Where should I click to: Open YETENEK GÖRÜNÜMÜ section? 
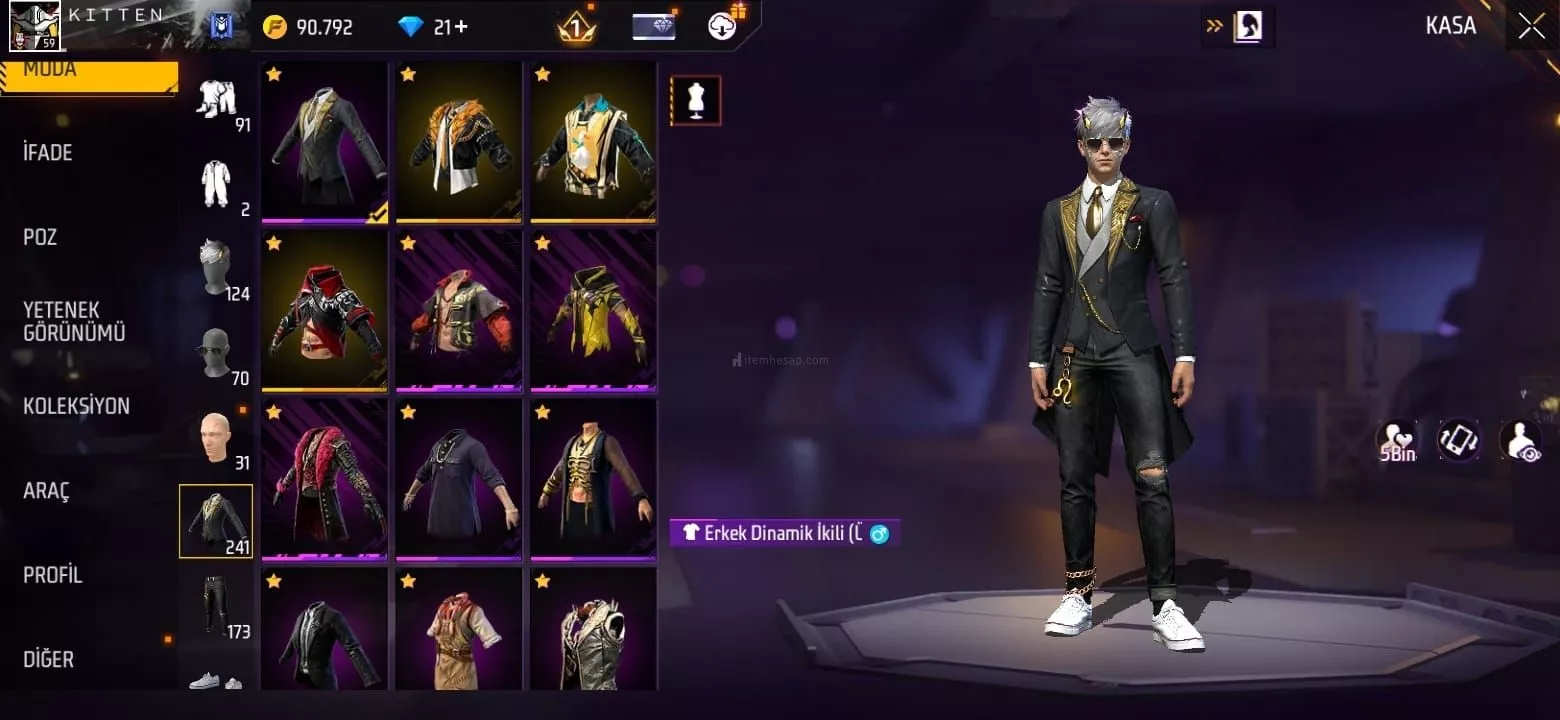click(75, 321)
